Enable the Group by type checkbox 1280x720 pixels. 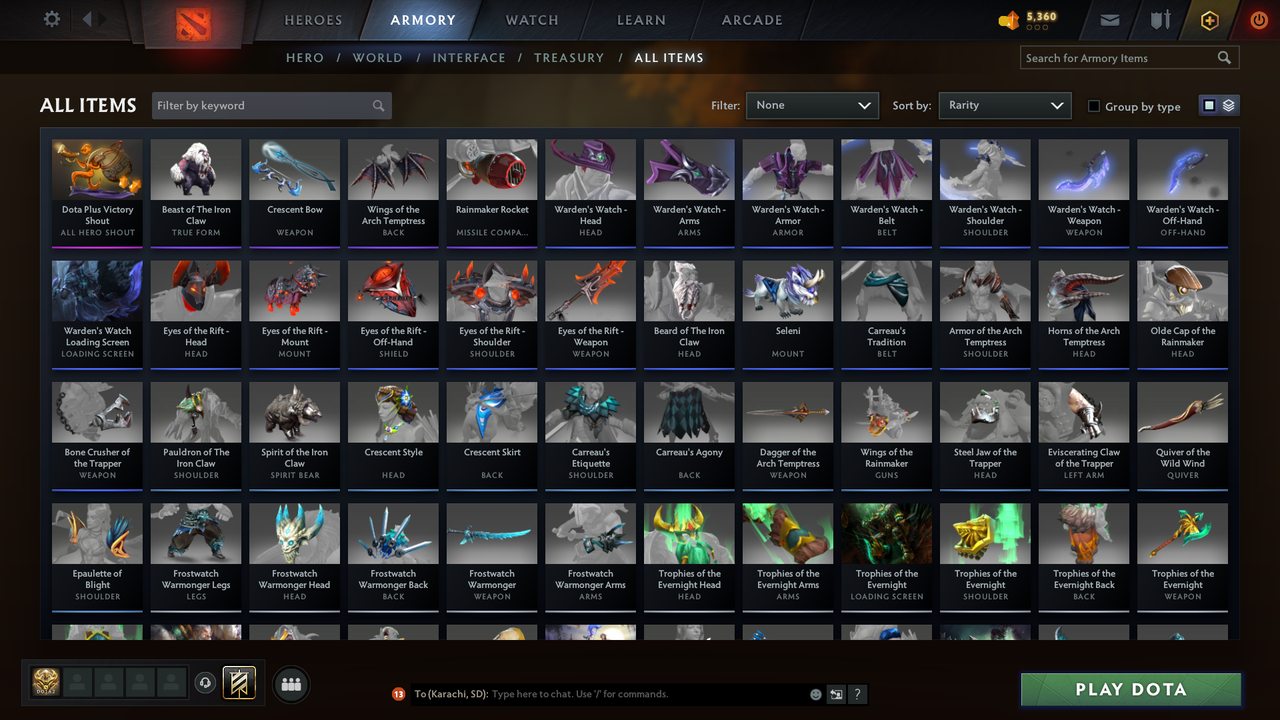1095,106
